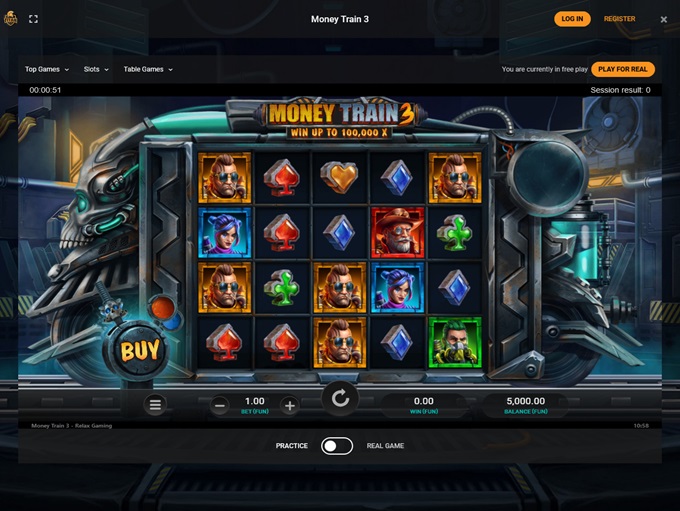Close the game window
Image resolution: width=680 pixels, height=511 pixels.
pos(664,19)
